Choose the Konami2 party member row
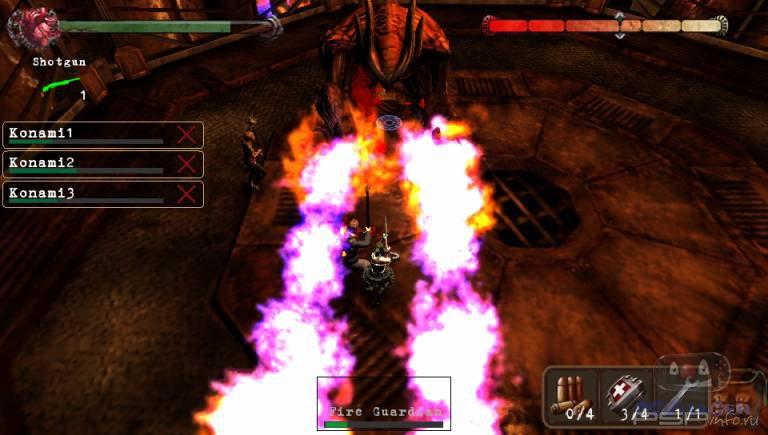This screenshot has height=435, width=768. point(103,164)
